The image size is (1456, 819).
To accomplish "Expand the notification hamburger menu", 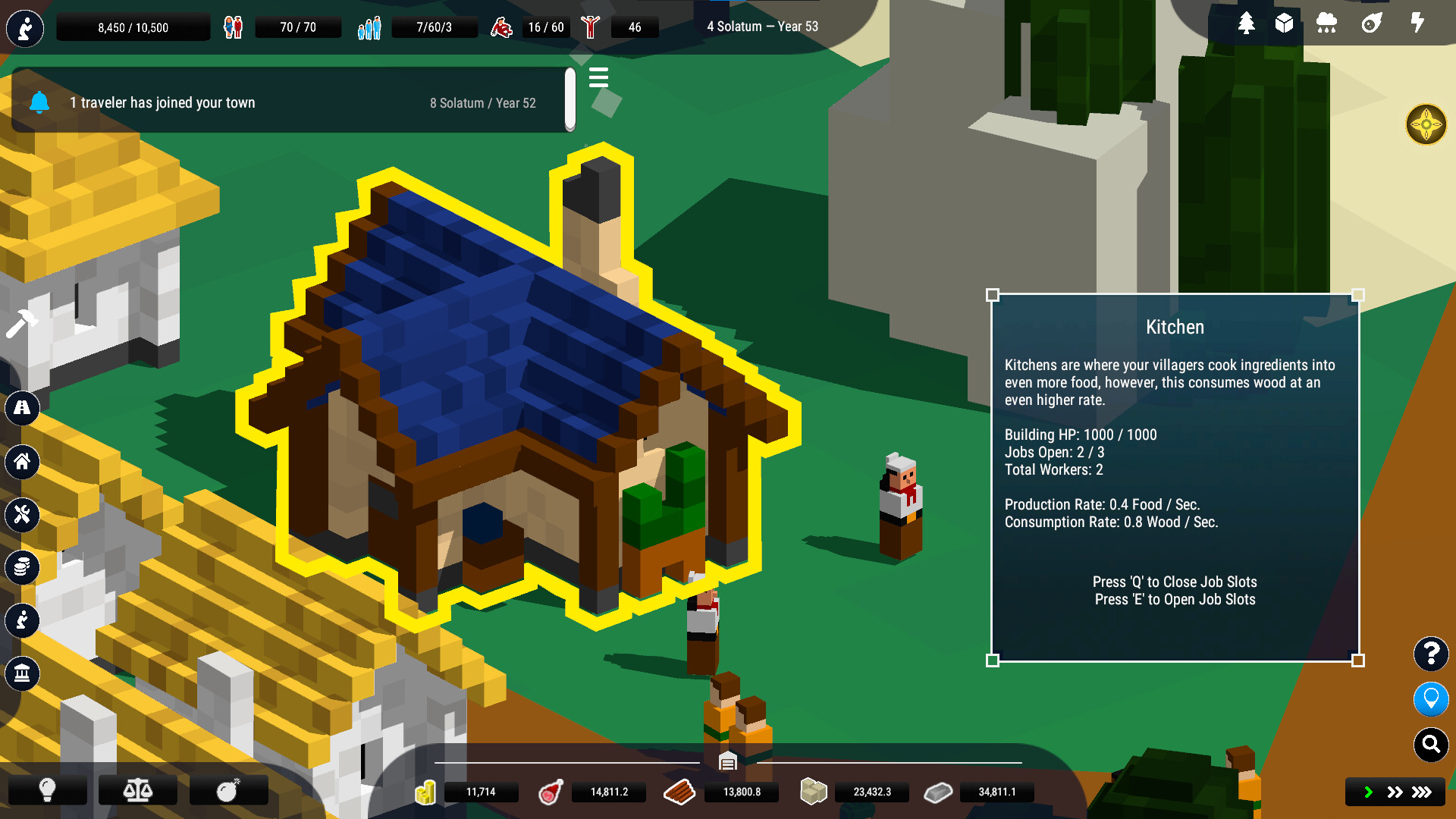I will point(598,78).
